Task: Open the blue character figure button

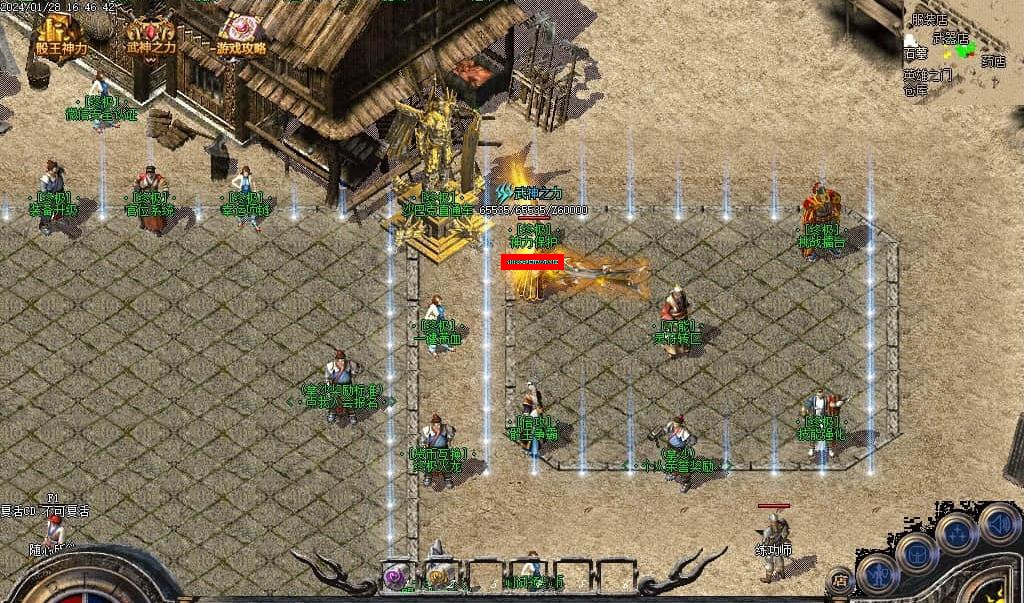Action: coord(876,573)
